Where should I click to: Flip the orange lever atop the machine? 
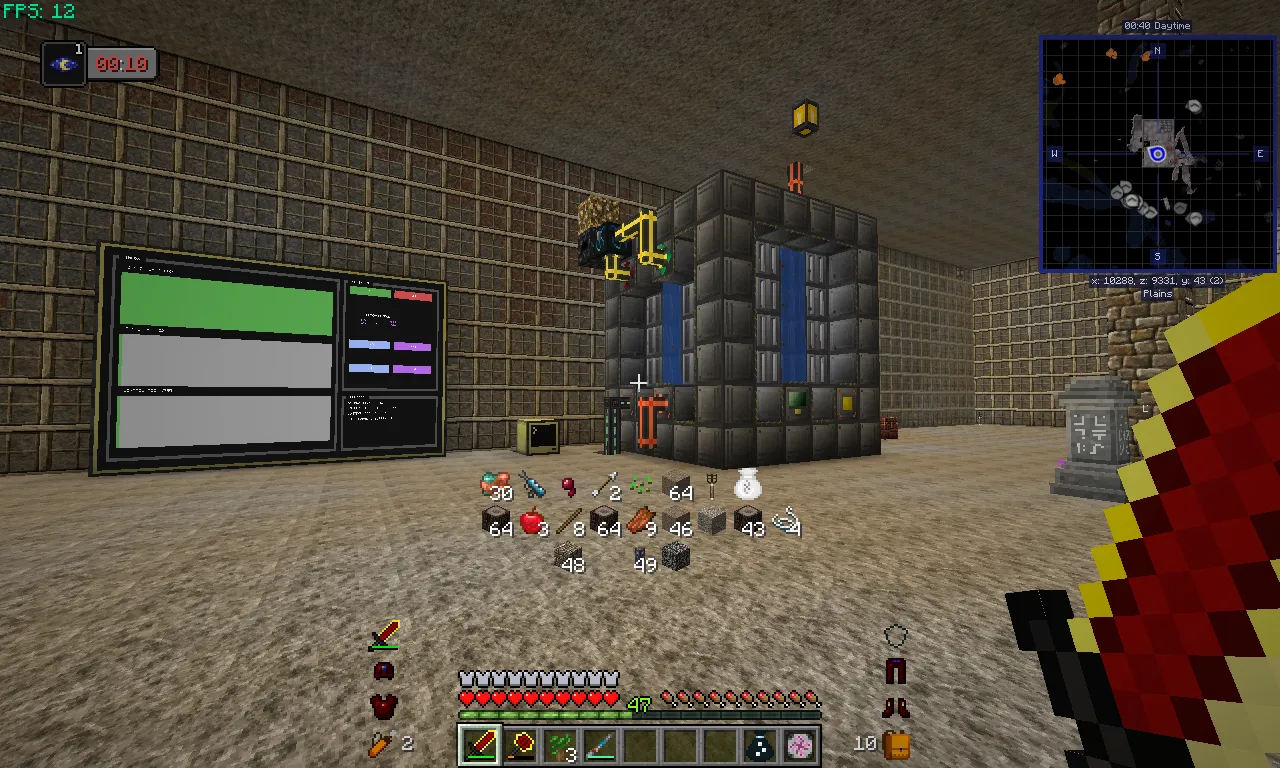tap(795, 178)
